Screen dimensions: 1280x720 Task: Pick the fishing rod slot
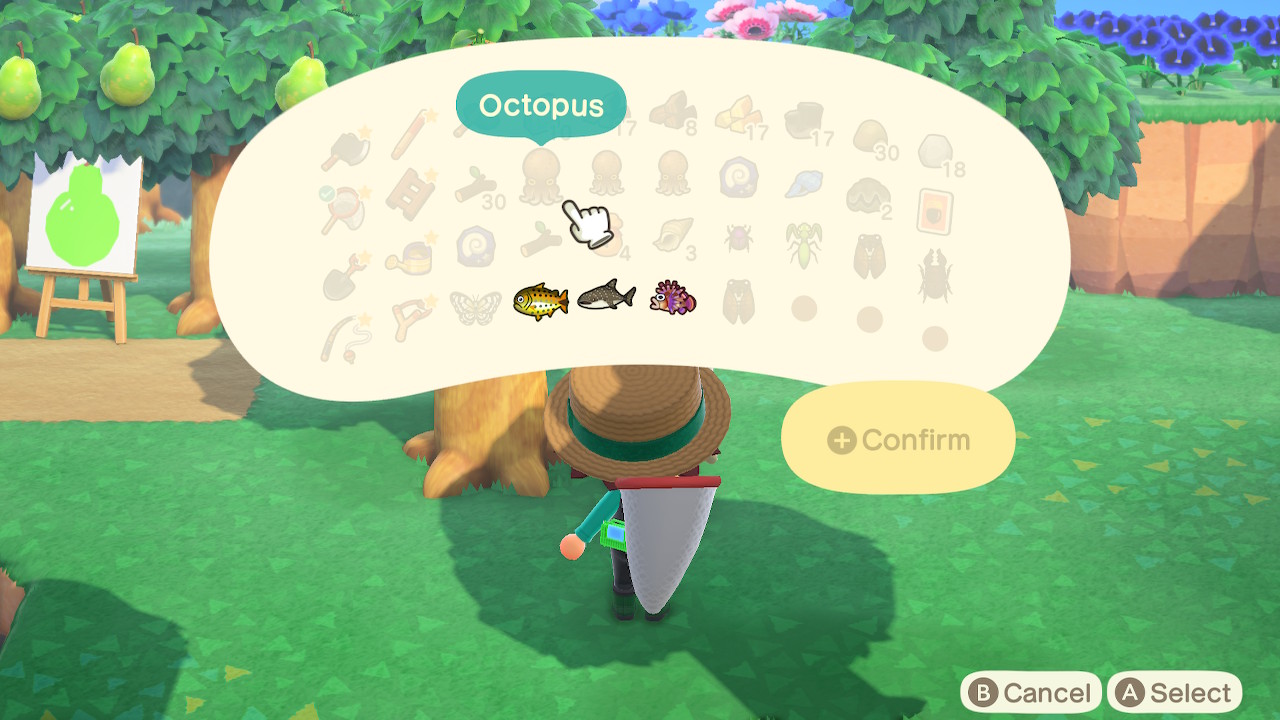(x=344, y=339)
